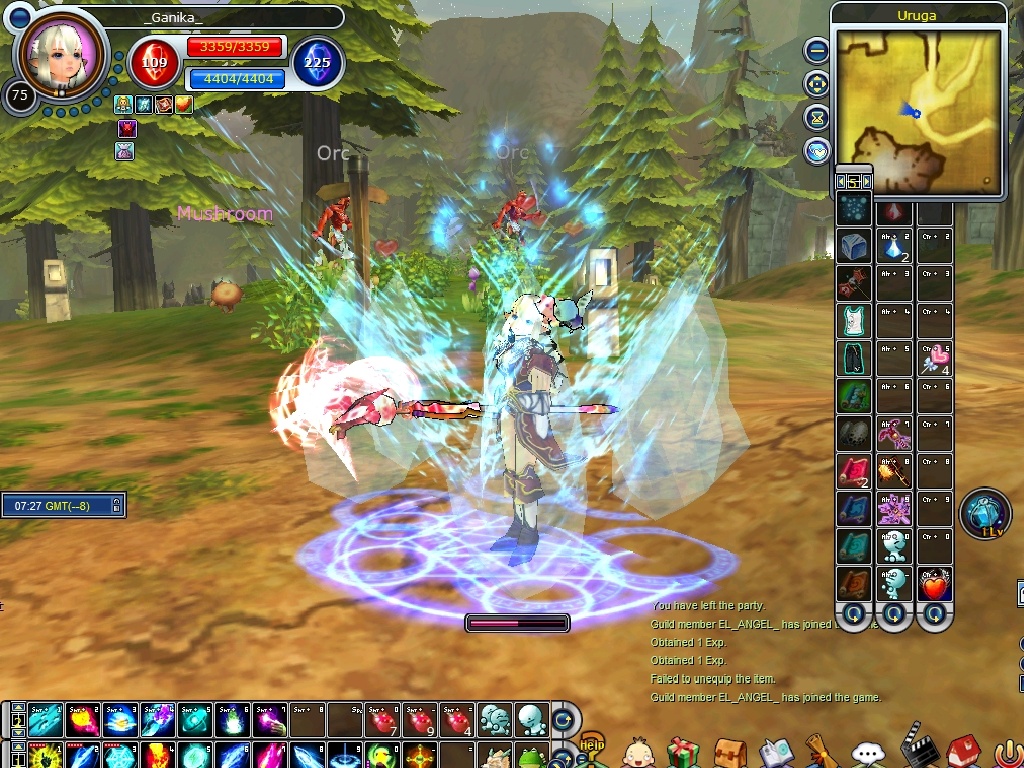
Task: Click the heart button beside the minimap
Action: coord(817,151)
